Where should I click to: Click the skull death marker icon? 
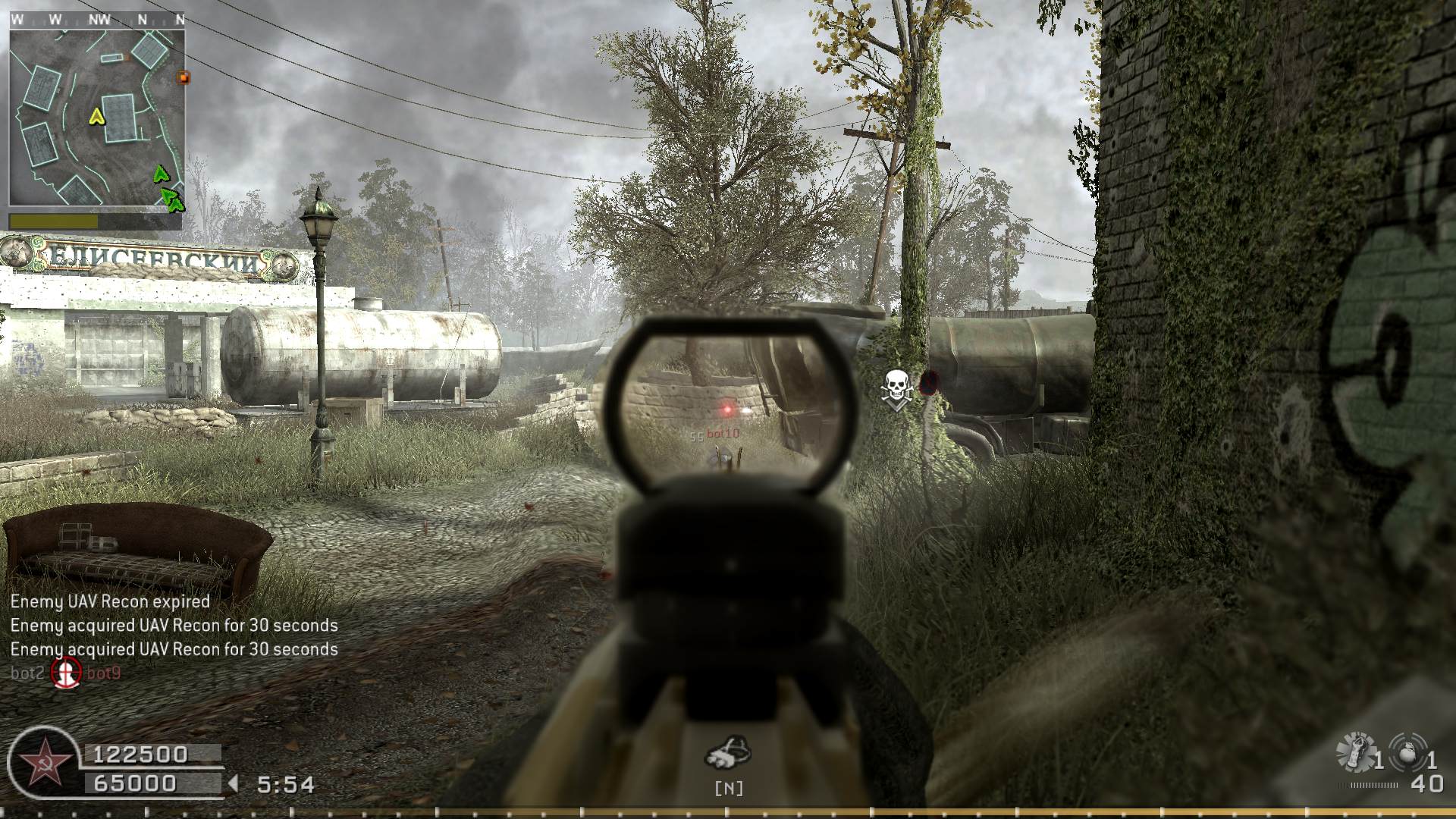pos(896,388)
